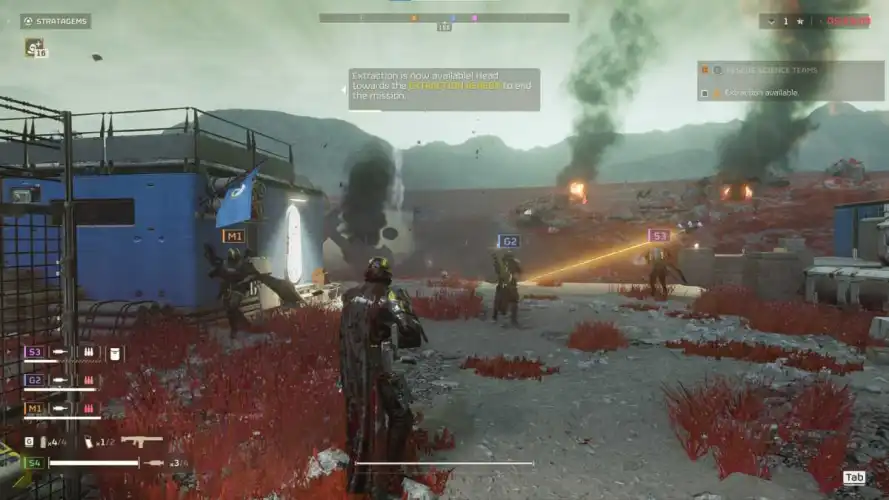Select squad member G2 in squad list
Viewport: 889px width, 500px height.
pos(34,380)
